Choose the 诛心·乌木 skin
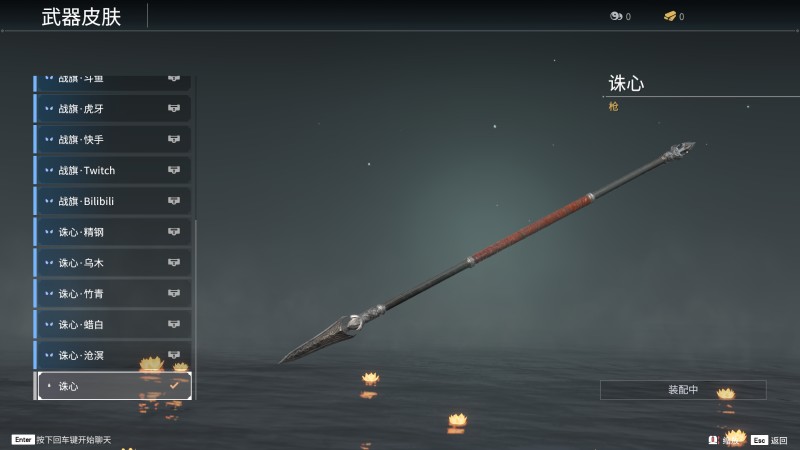The height and width of the screenshot is (450, 800). 112,263
